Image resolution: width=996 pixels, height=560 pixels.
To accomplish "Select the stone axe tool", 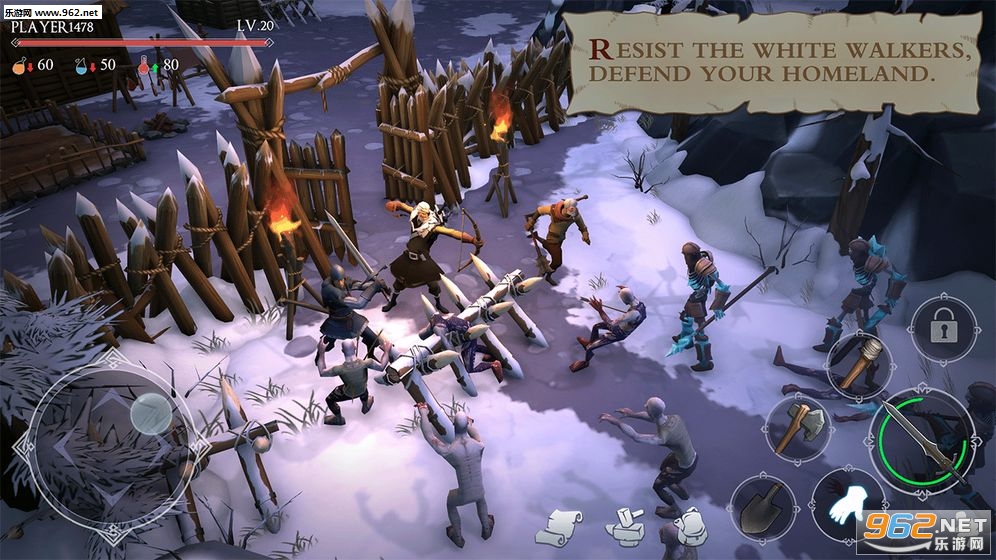I will (x=797, y=425).
